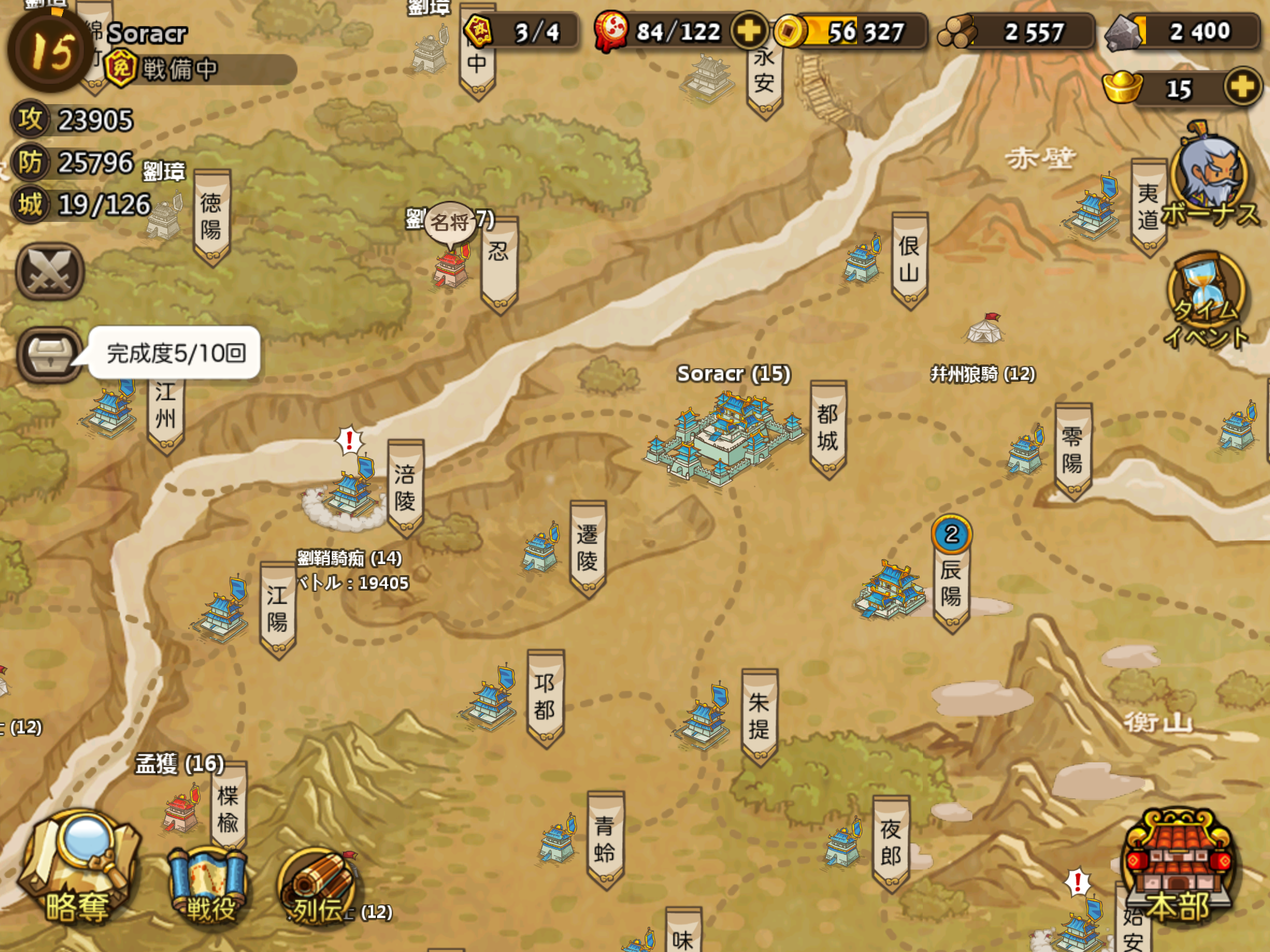The image size is (1270, 952).
Task: Select the 零陽 city banner
Action: coord(1072,451)
